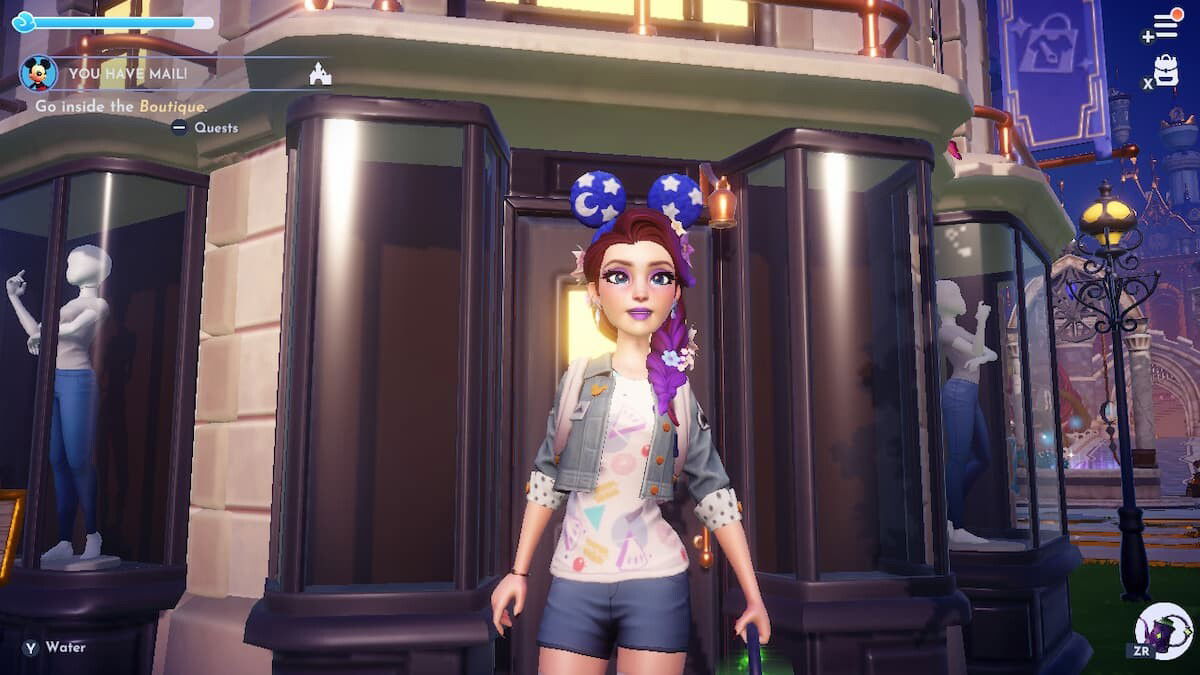Open the main menu lines icon
Screen dimensions: 1200x675
(x=1166, y=26)
